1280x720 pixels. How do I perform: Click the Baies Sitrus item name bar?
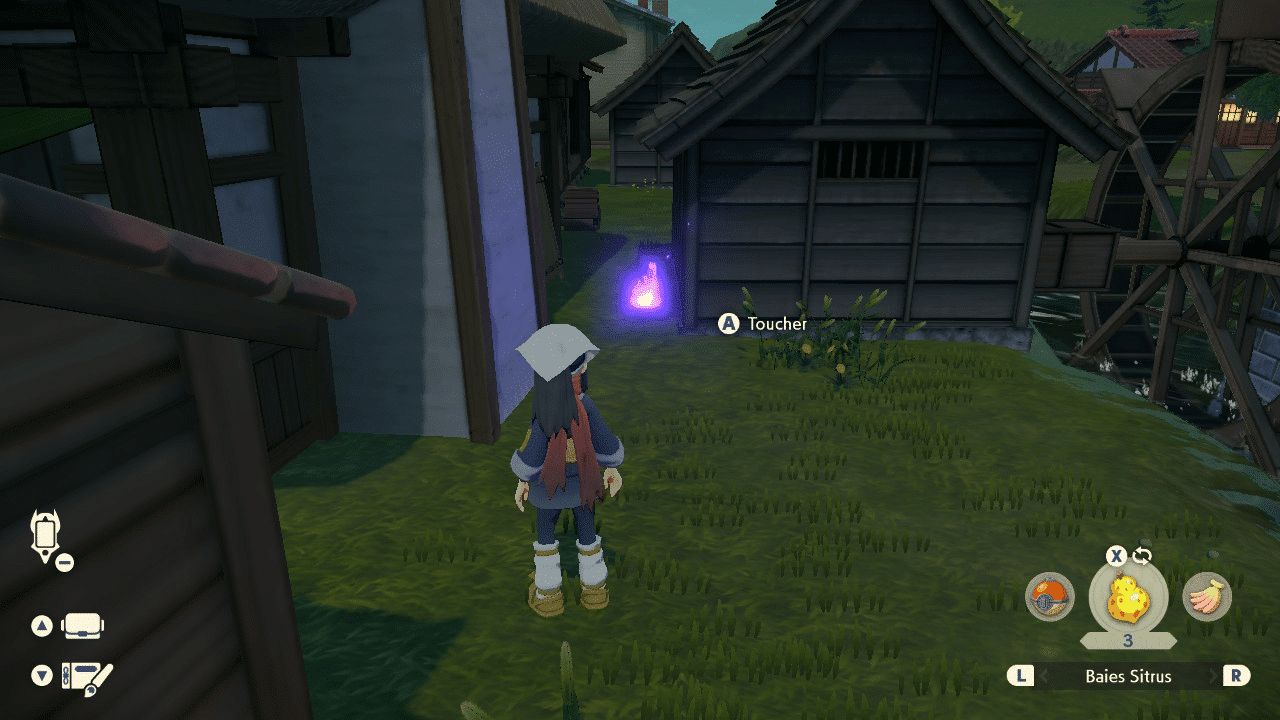click(1128, 676)
